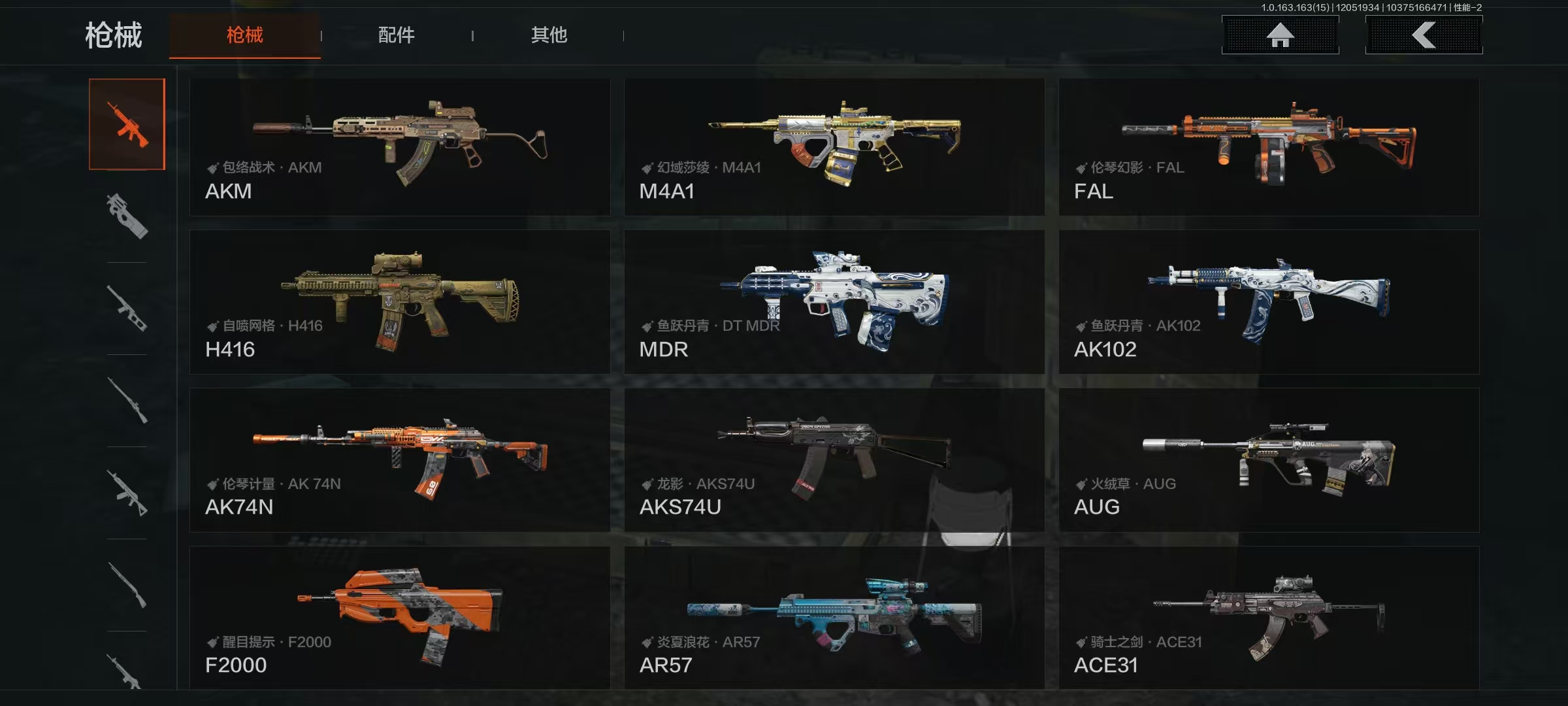Screen dimensions: 1568x706
Task: Select the ACE31 weapon card
Action: (x=1268, y=618)
